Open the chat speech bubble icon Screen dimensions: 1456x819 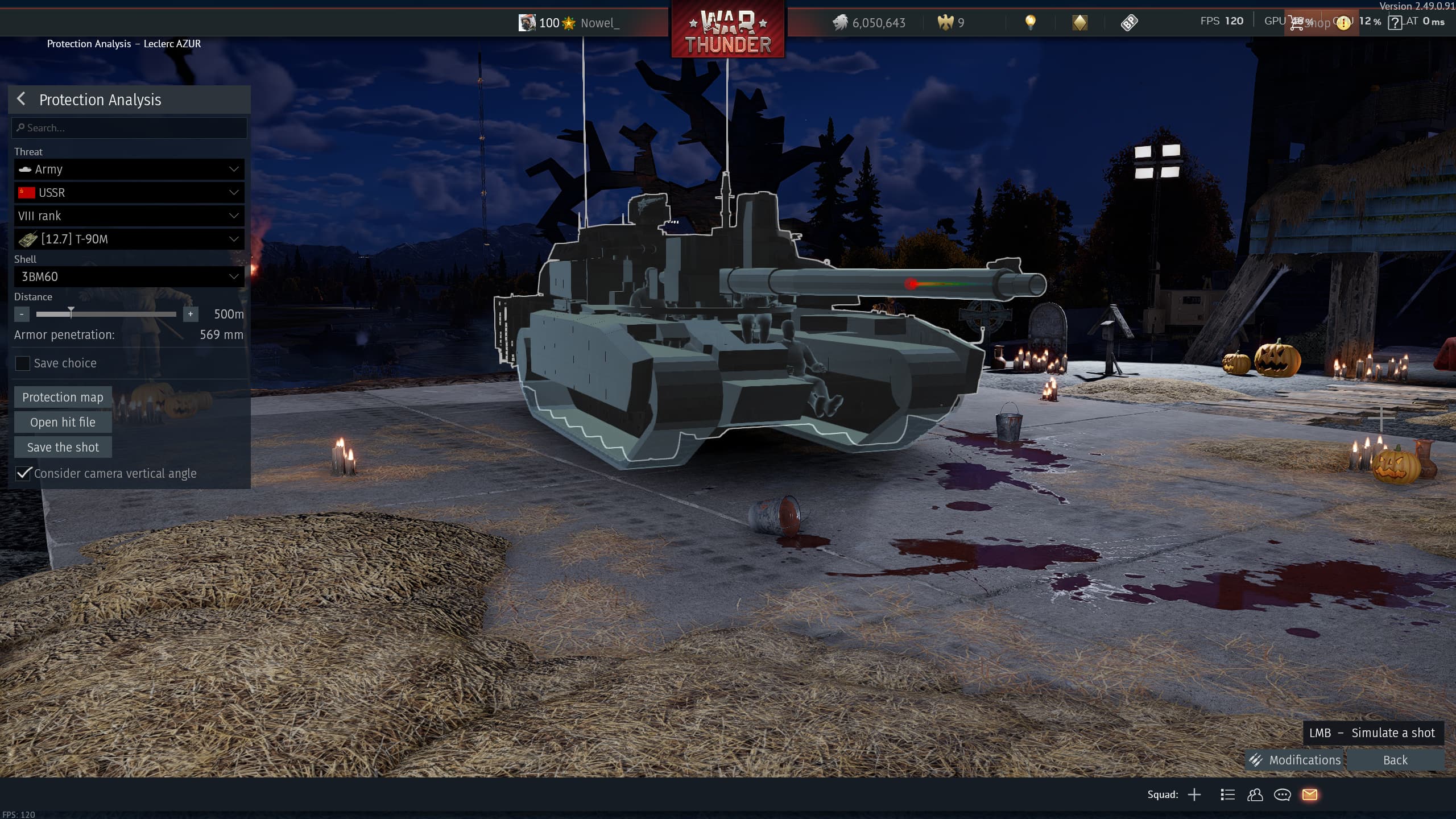[x=1282, y=795]
